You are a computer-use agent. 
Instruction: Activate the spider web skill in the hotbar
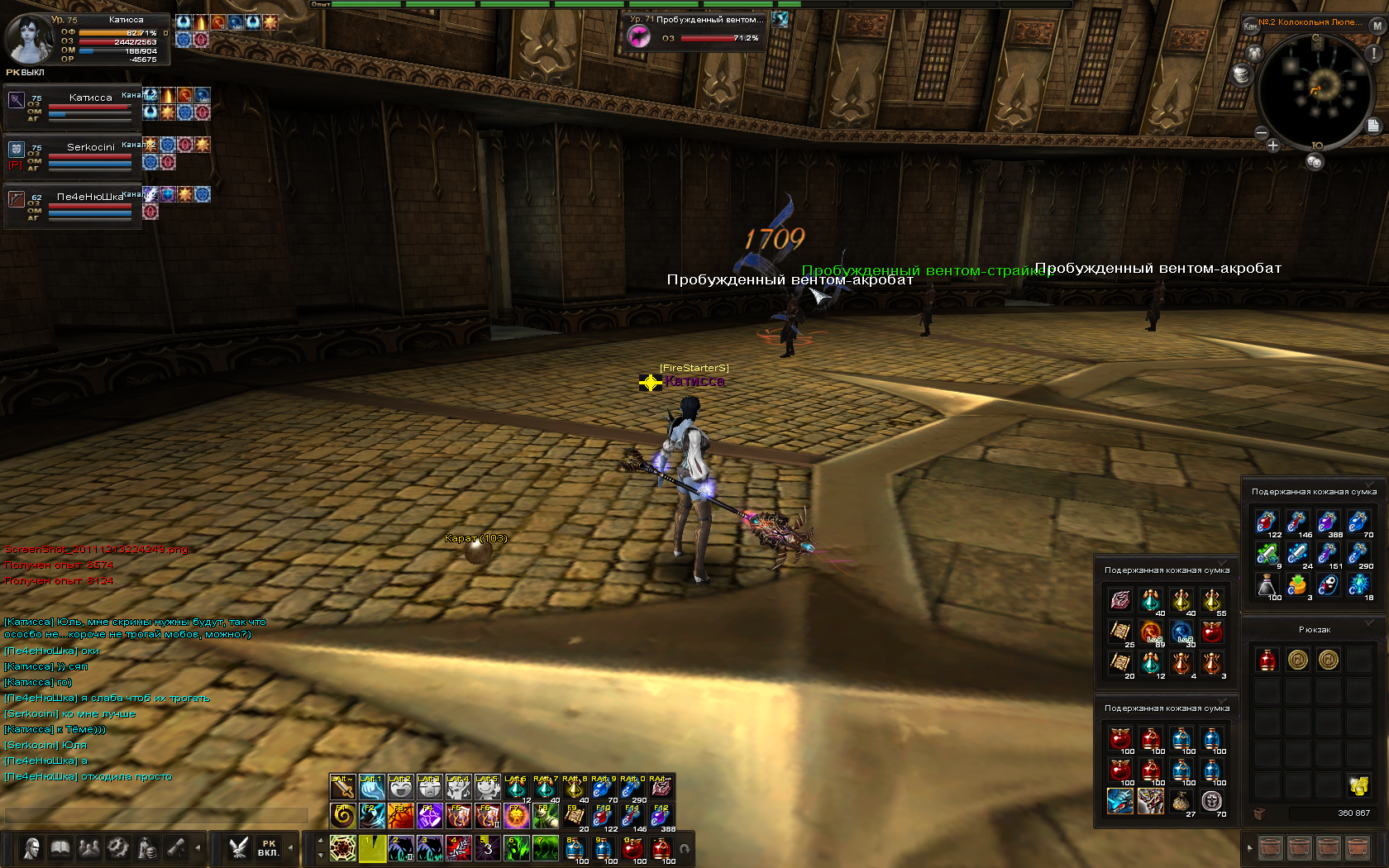coord(342,848)
